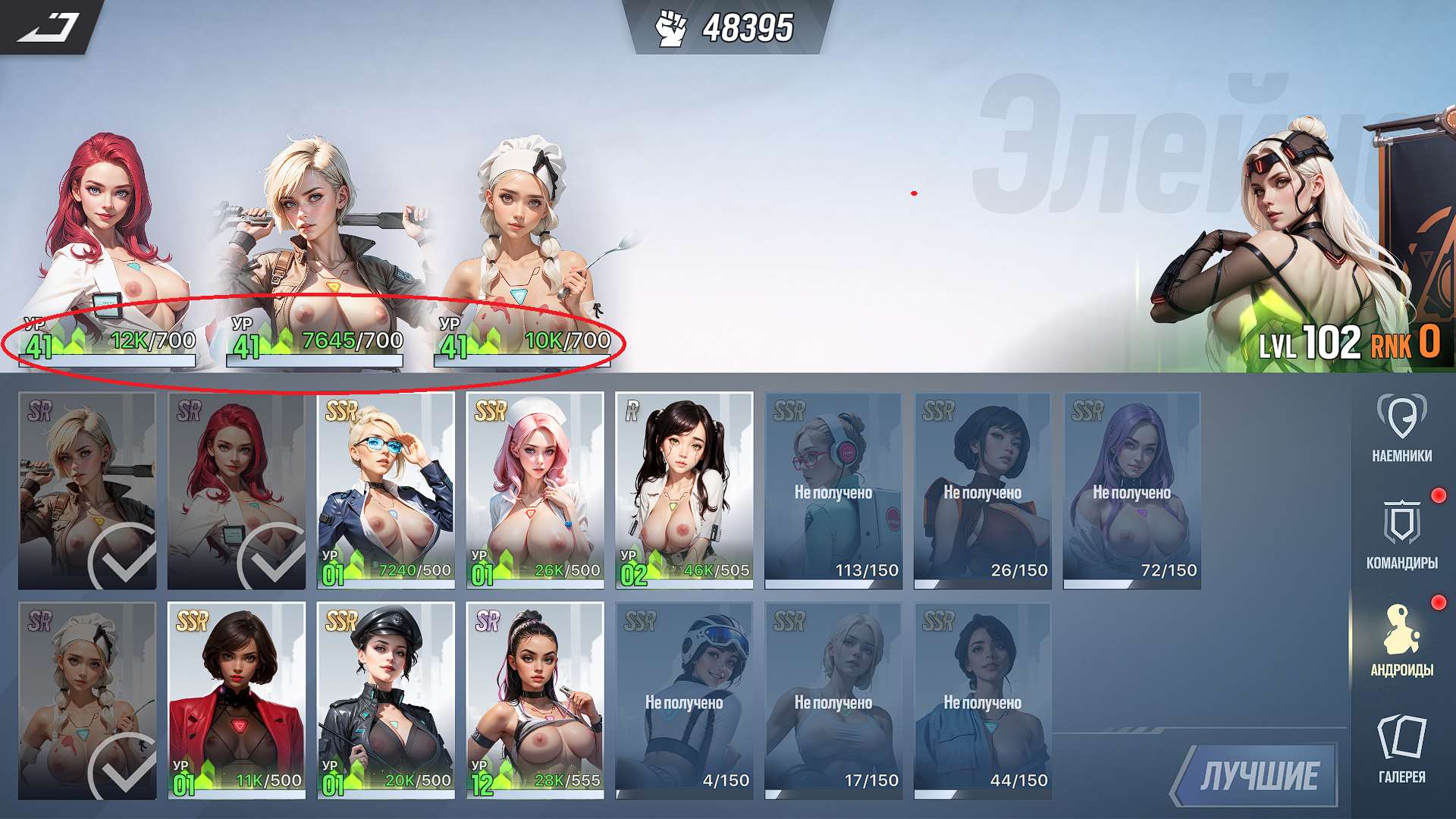Pick the SSR card with the red jacket
The image size is (1456, 819).
point(237,700)
